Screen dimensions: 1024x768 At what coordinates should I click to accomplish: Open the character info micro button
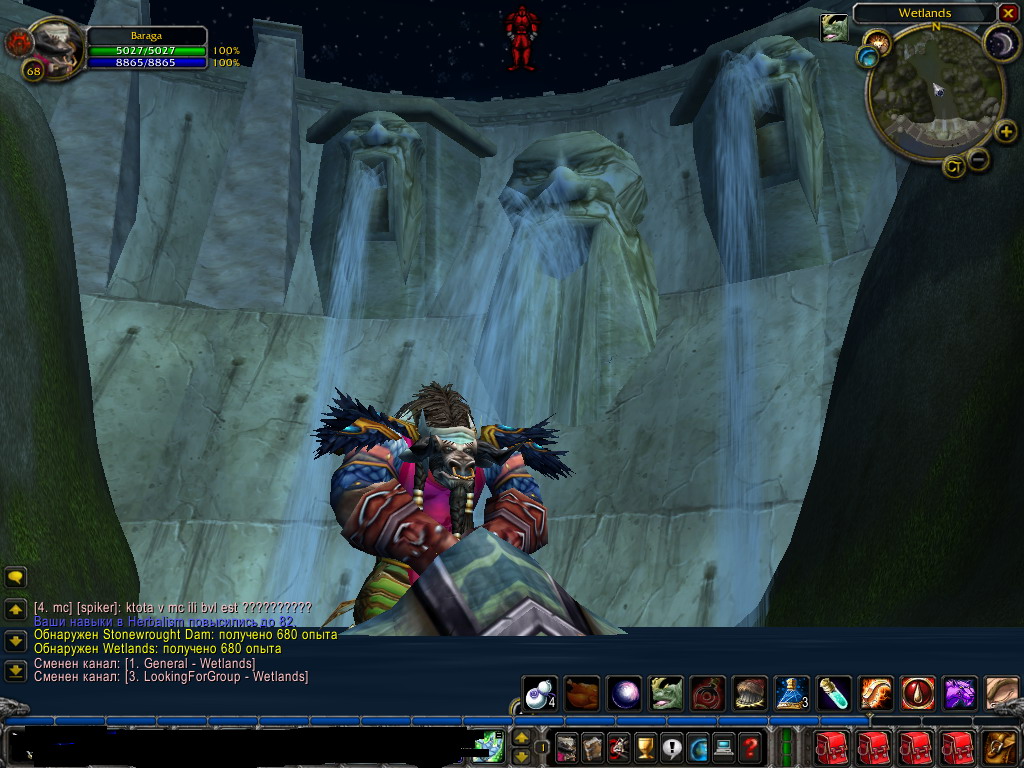[567, 746]
